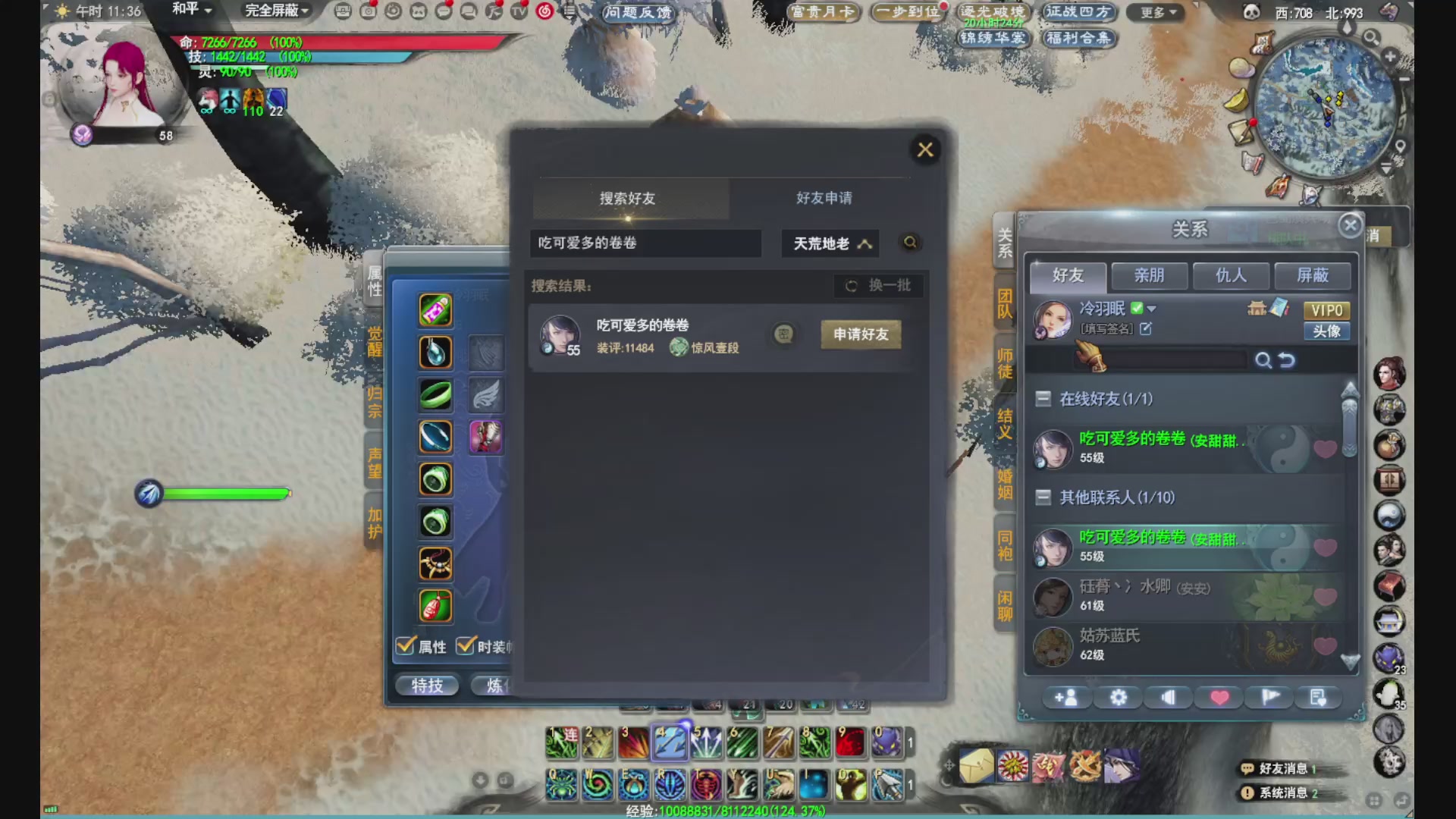The width and height of the screenshot is (1456, 819).
Task: Click the flag report icon in relations panel
Action: coord(1269,697)
